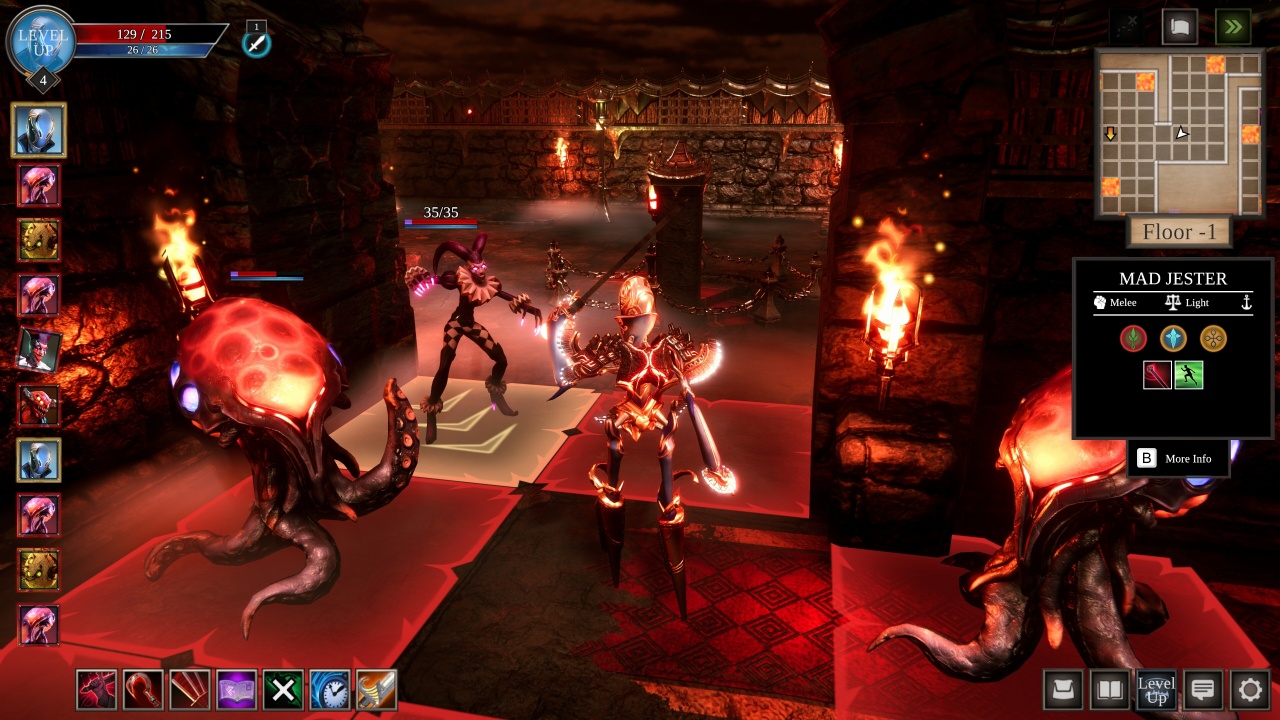Open the chat log speech bubble
The image size is (1280, 720).
point(1203,689)
